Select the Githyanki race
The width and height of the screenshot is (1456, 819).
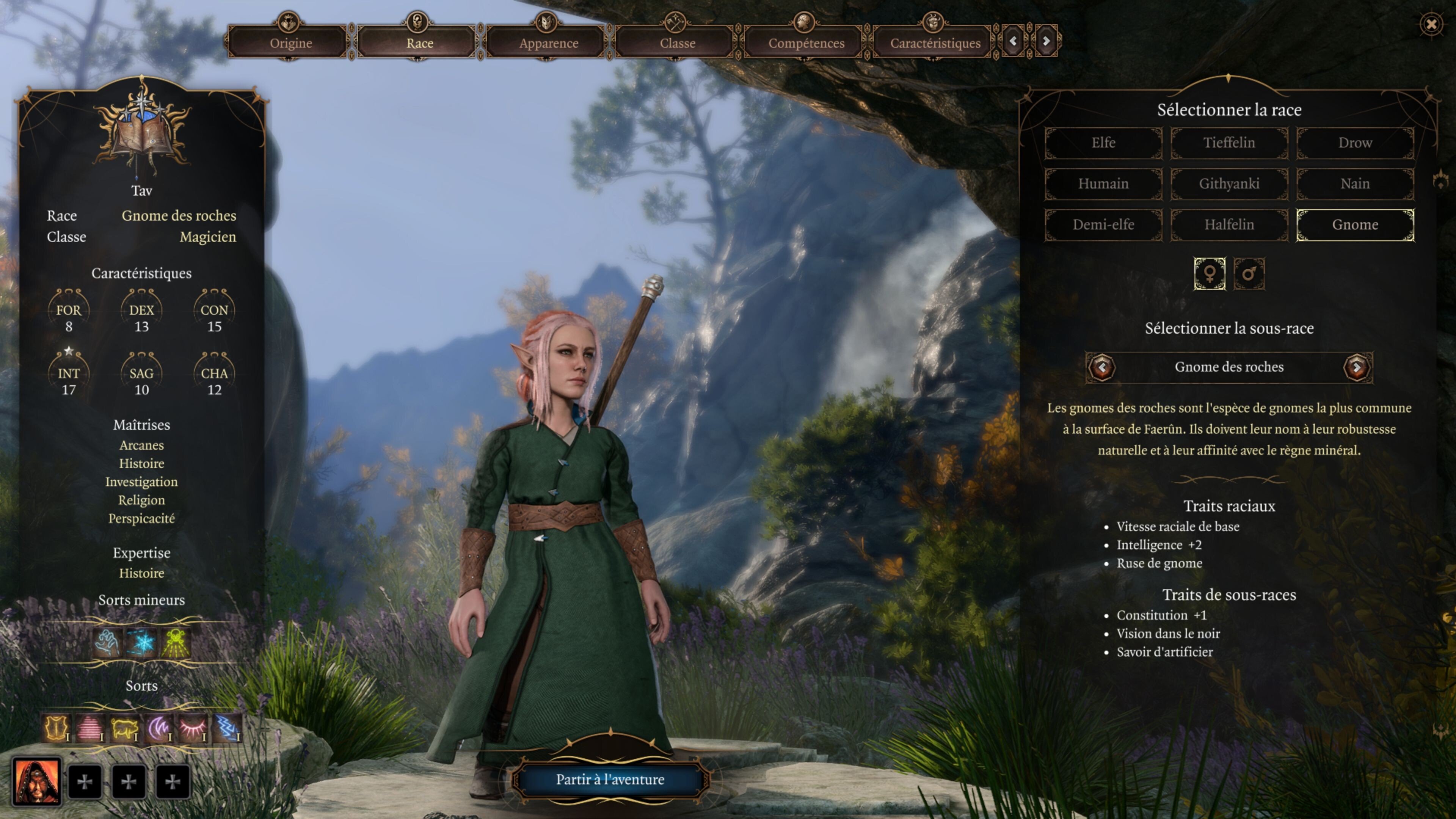1229,184
